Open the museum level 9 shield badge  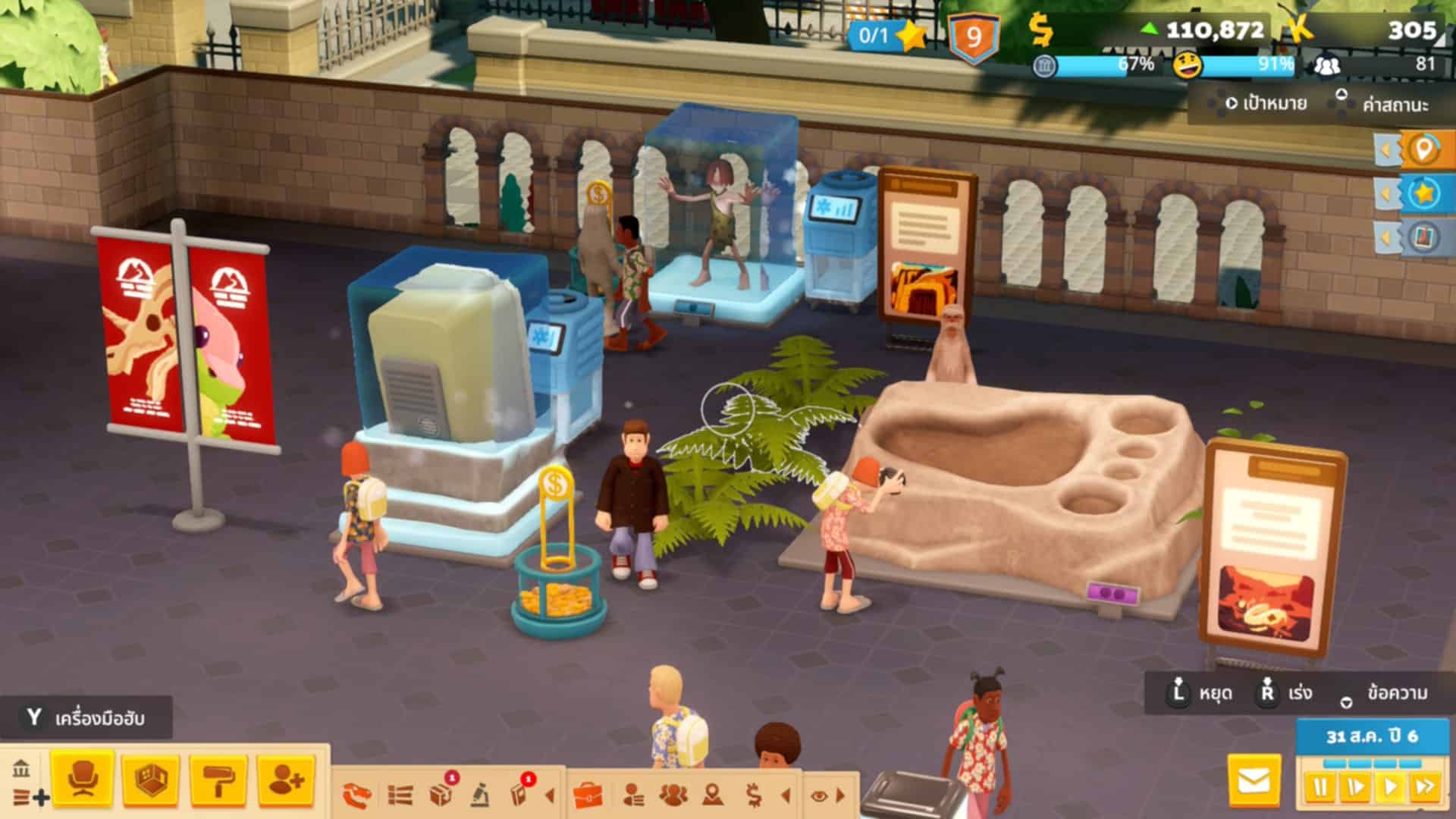coord(974,36)
